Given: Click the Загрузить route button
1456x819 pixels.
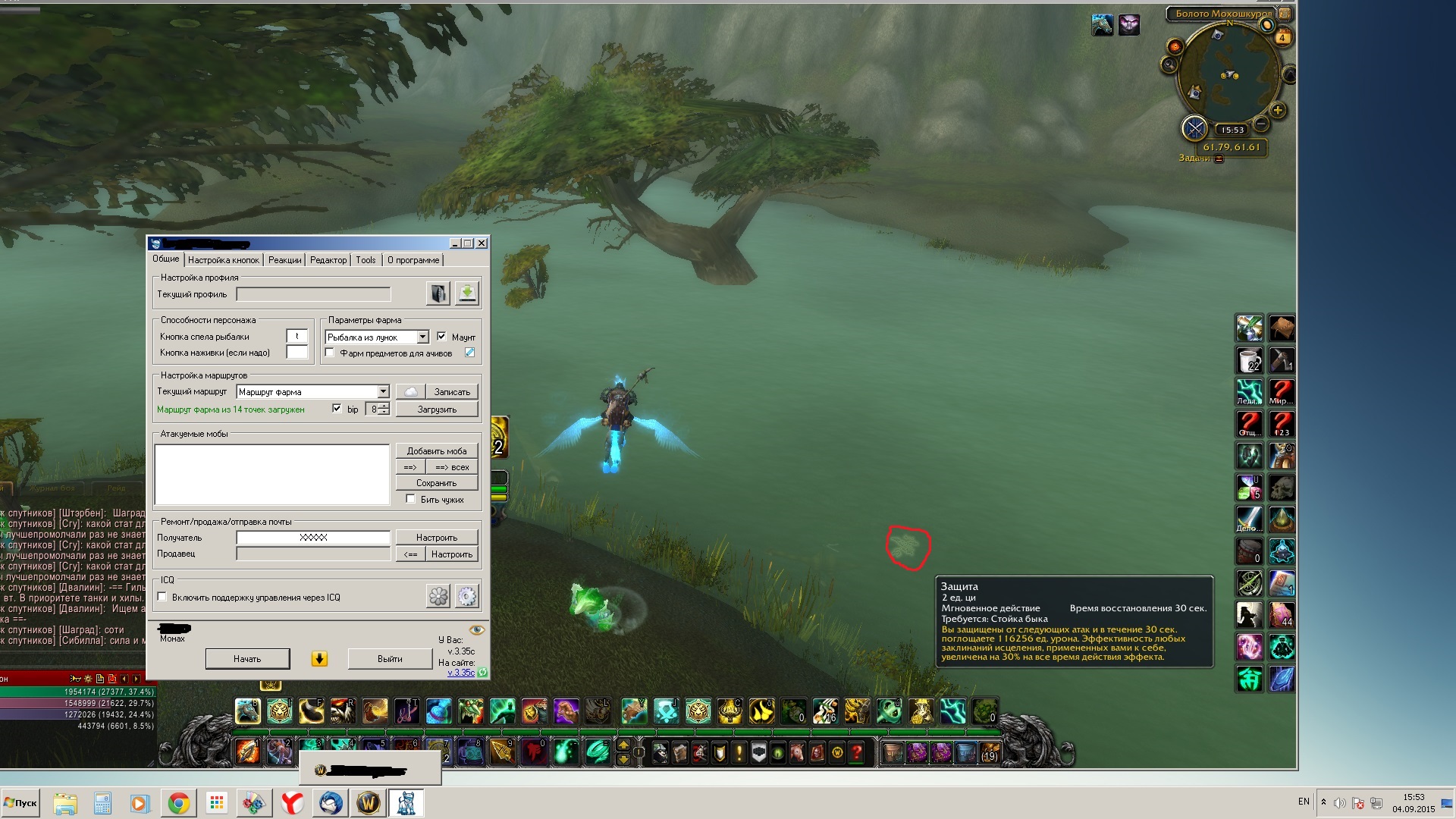Looking at the screenshot, I should click(x=437, y=409).
